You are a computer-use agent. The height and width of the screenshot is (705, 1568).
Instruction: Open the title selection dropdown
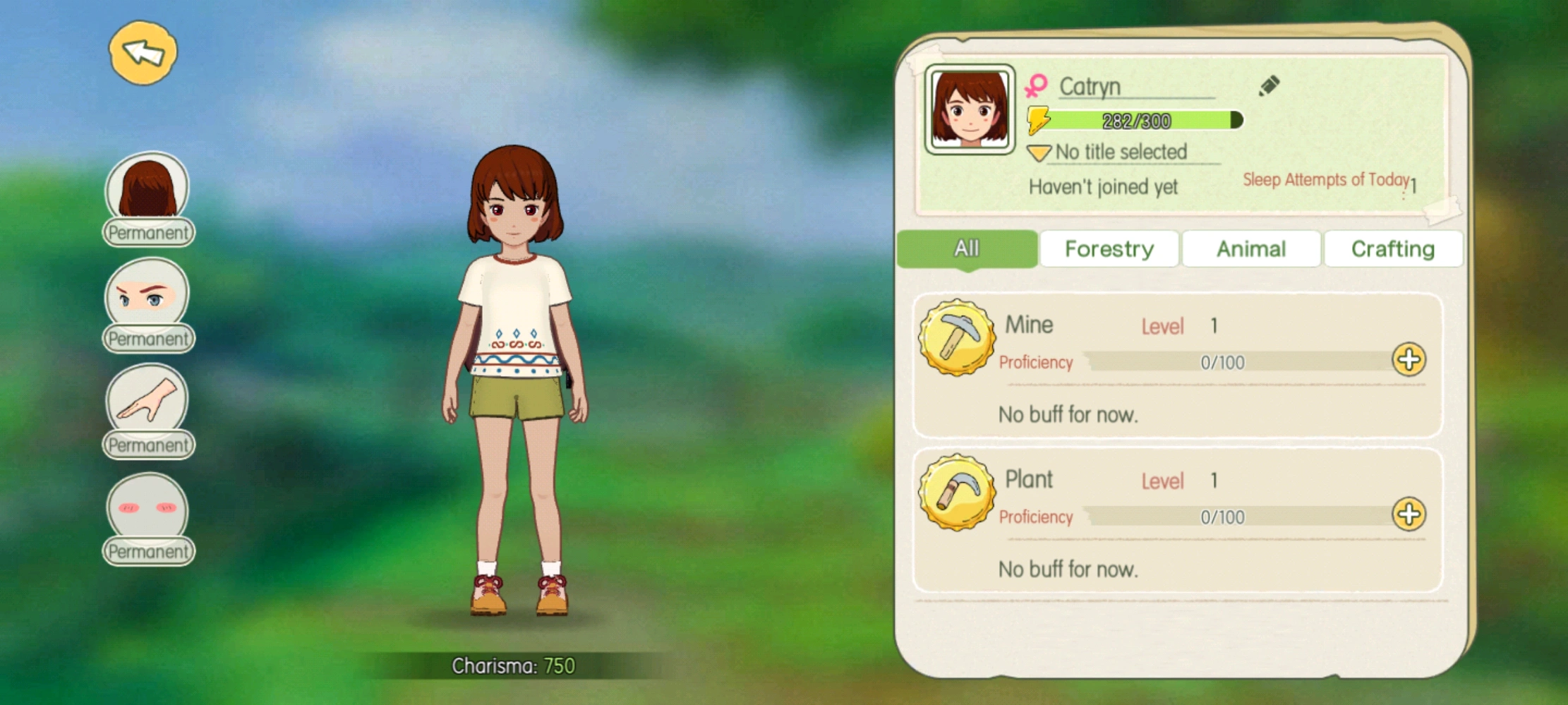coord(1039,152)
